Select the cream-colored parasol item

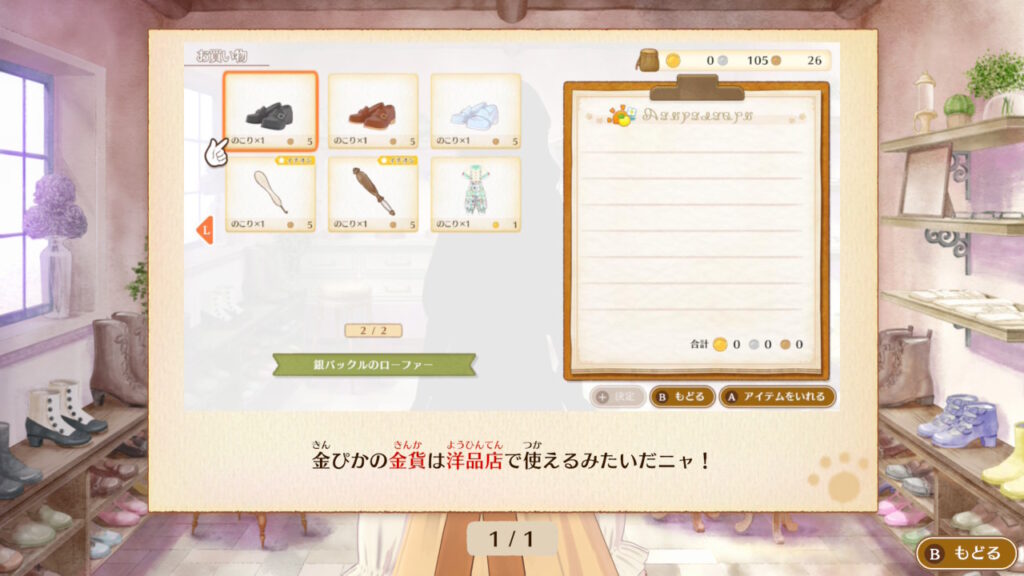(270, 194)
